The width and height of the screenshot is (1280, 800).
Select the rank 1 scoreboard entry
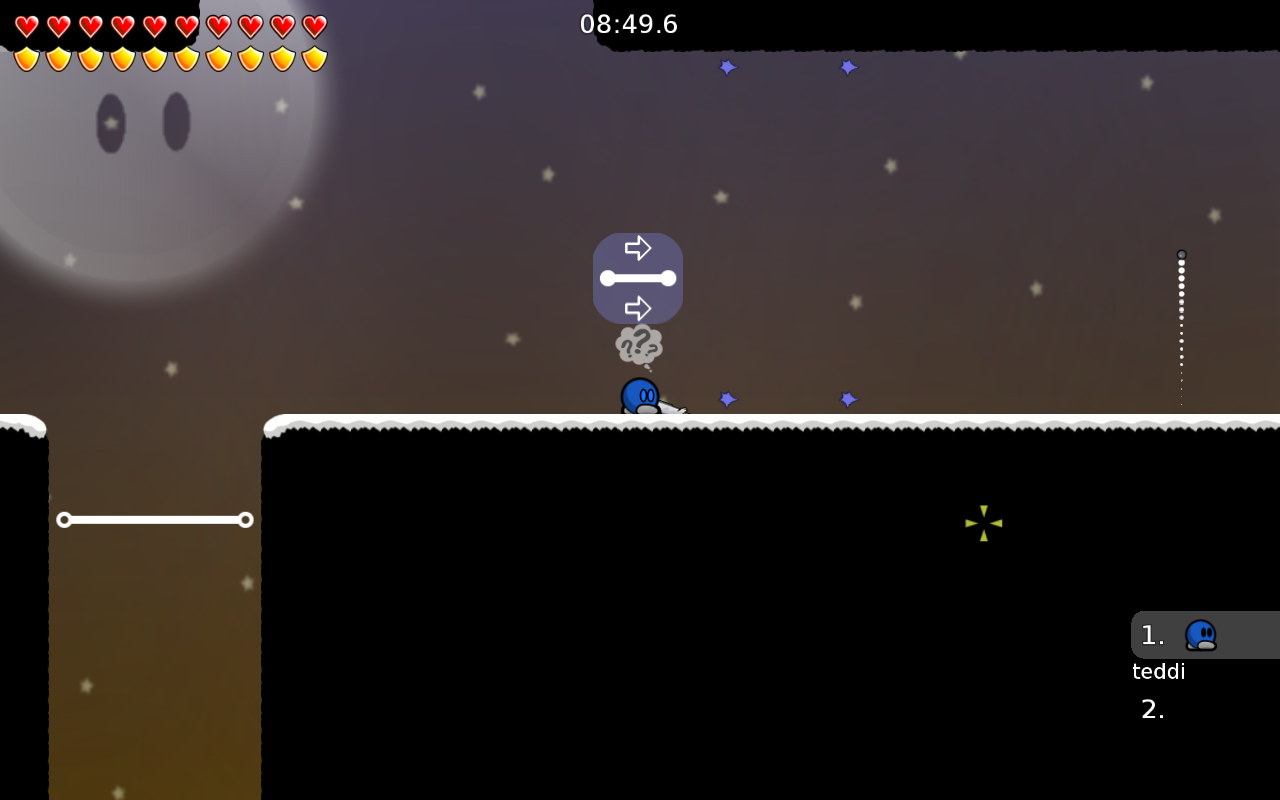[1204, 635]
